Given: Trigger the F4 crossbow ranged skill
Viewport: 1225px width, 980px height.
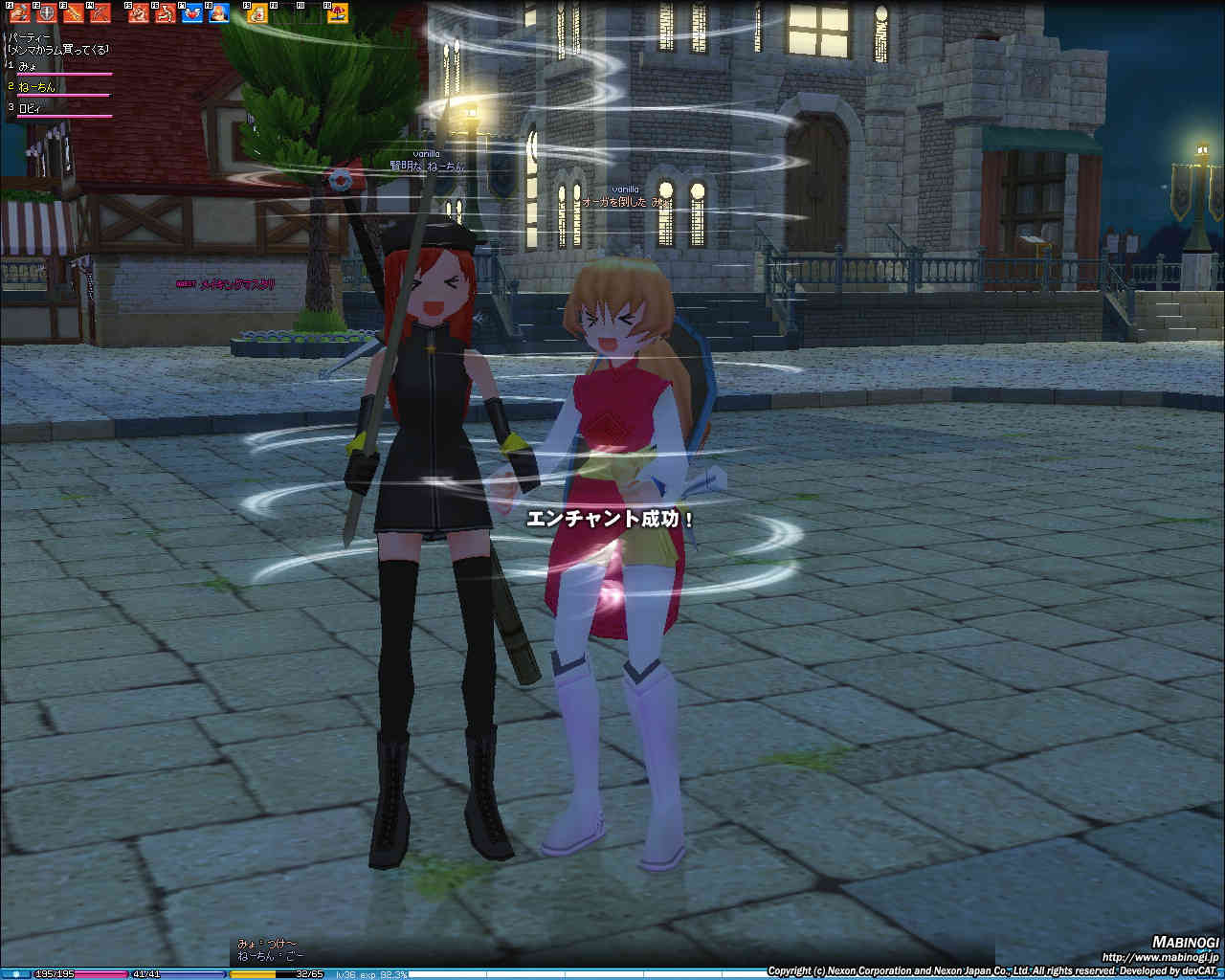Looking at the screenshot, I should [100, 12].
